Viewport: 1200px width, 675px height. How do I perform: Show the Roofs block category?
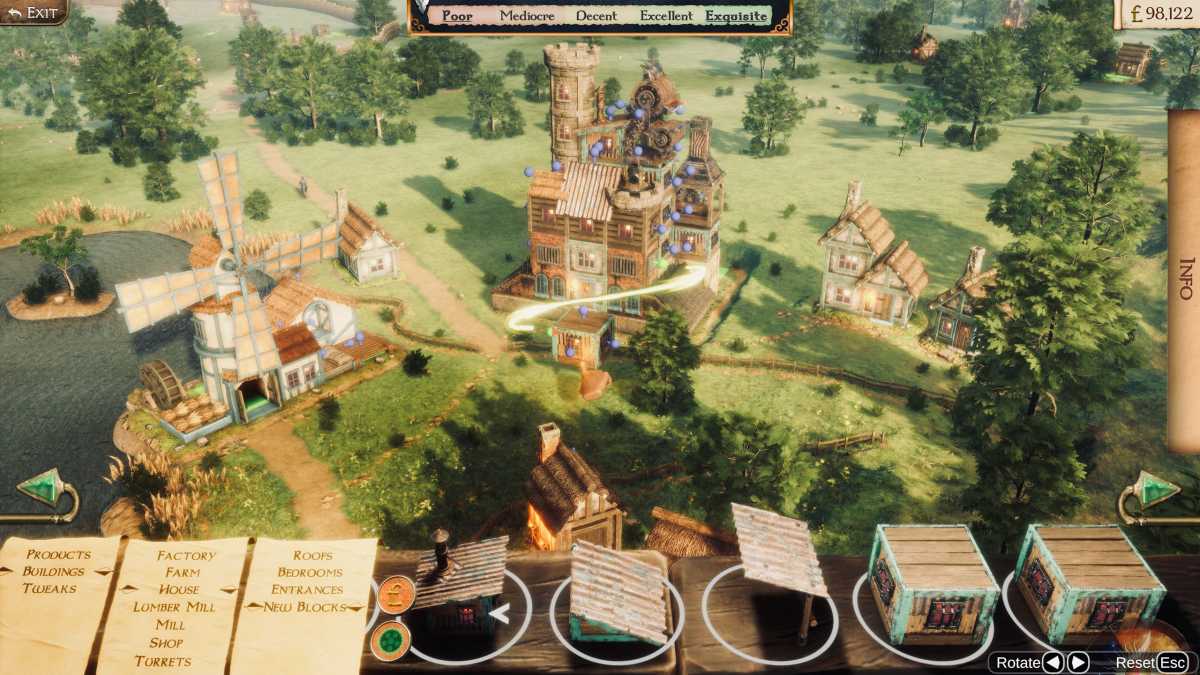(x=313, y=555)
